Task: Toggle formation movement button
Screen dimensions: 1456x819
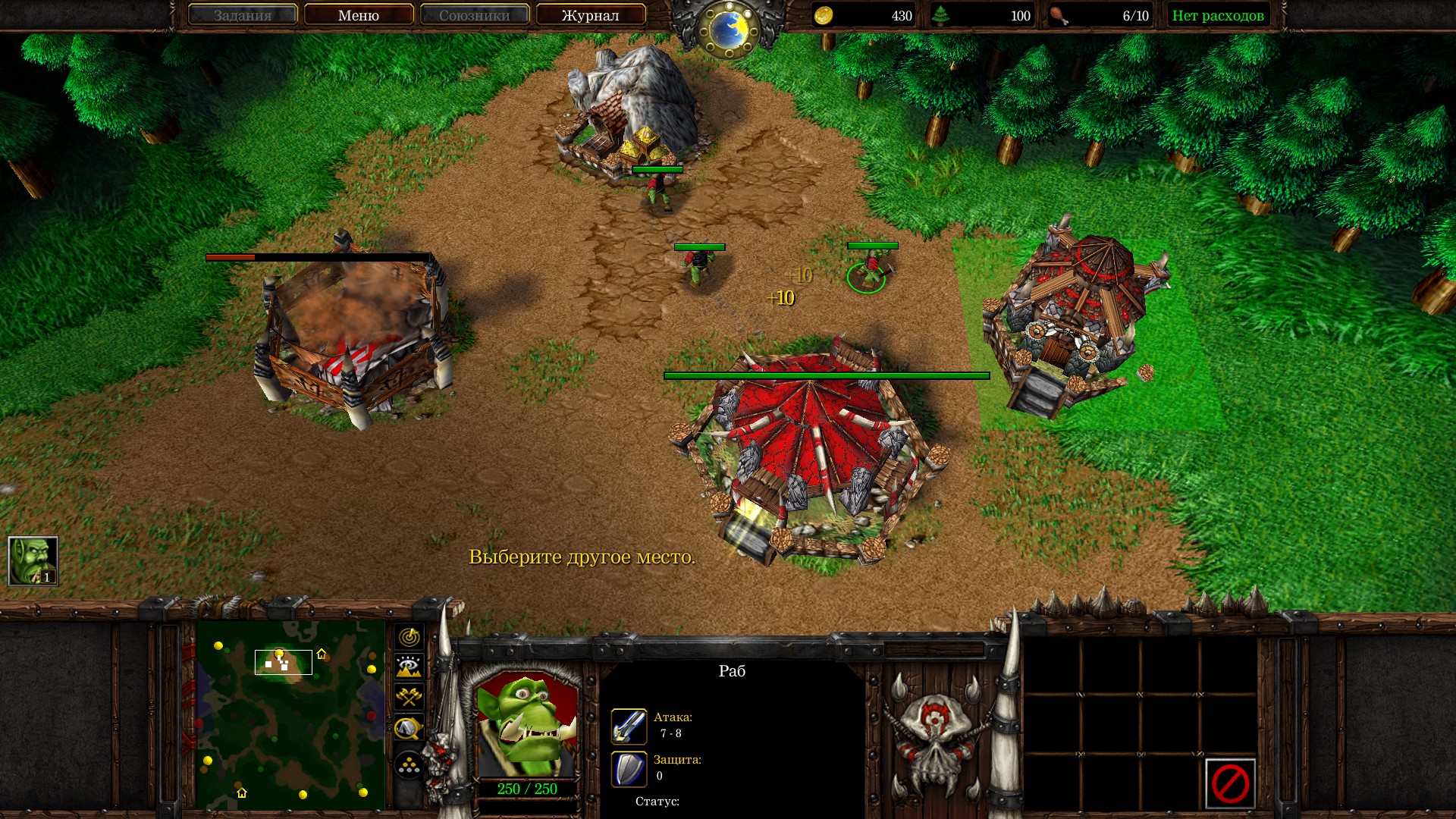Action: click(x=409, y=765)
